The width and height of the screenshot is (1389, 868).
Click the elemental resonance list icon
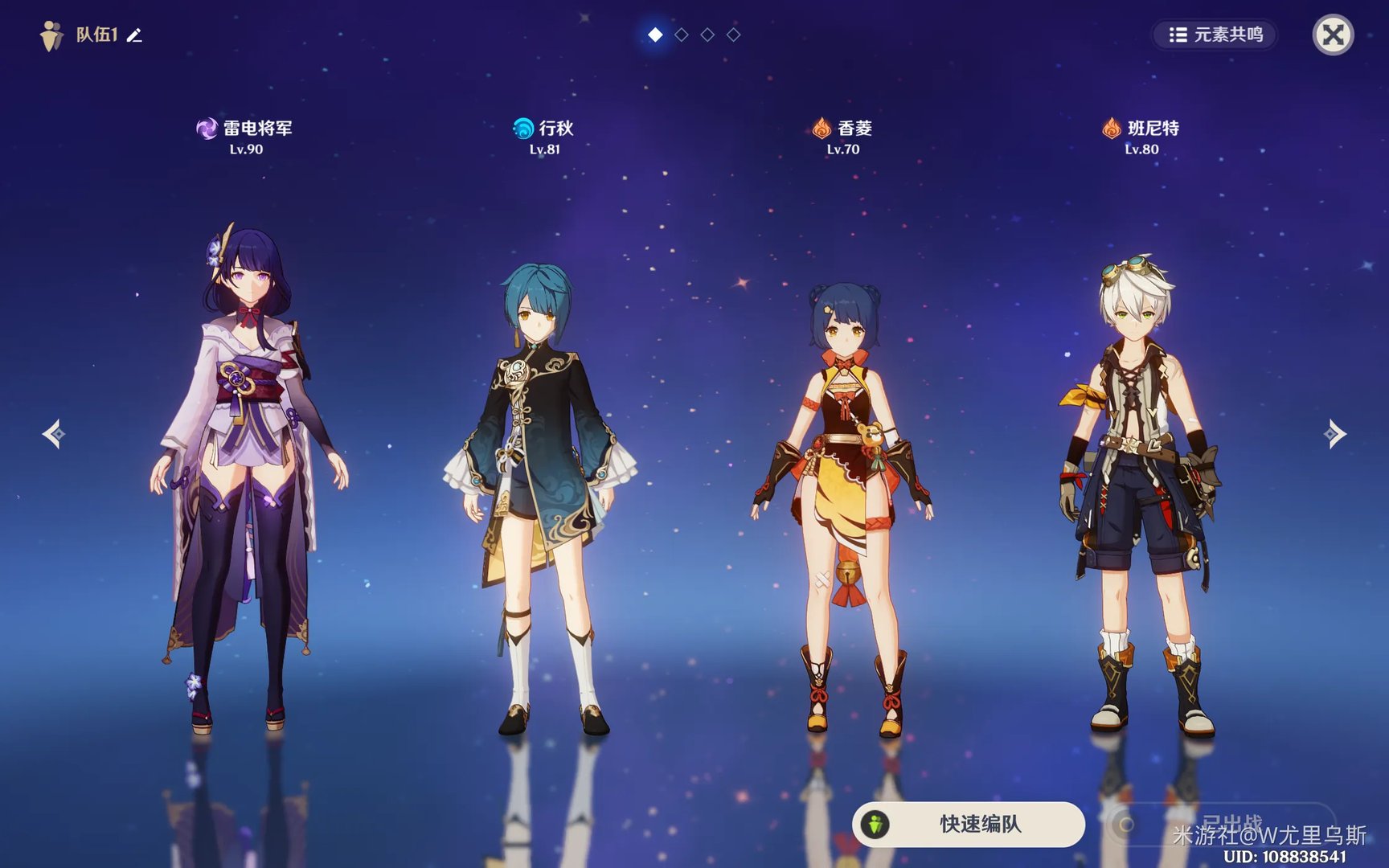pyautogui.click(x=1178, y=35)
